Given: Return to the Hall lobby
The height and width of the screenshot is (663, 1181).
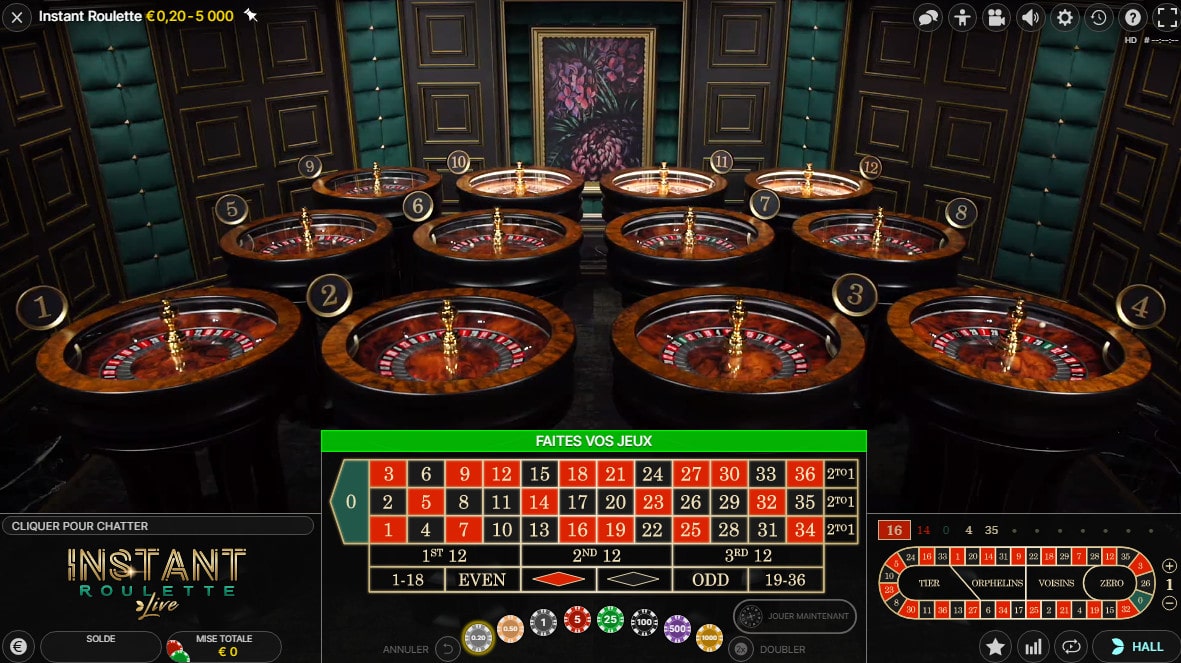Looking at the screenshot, I should (x=1136, y=646).
